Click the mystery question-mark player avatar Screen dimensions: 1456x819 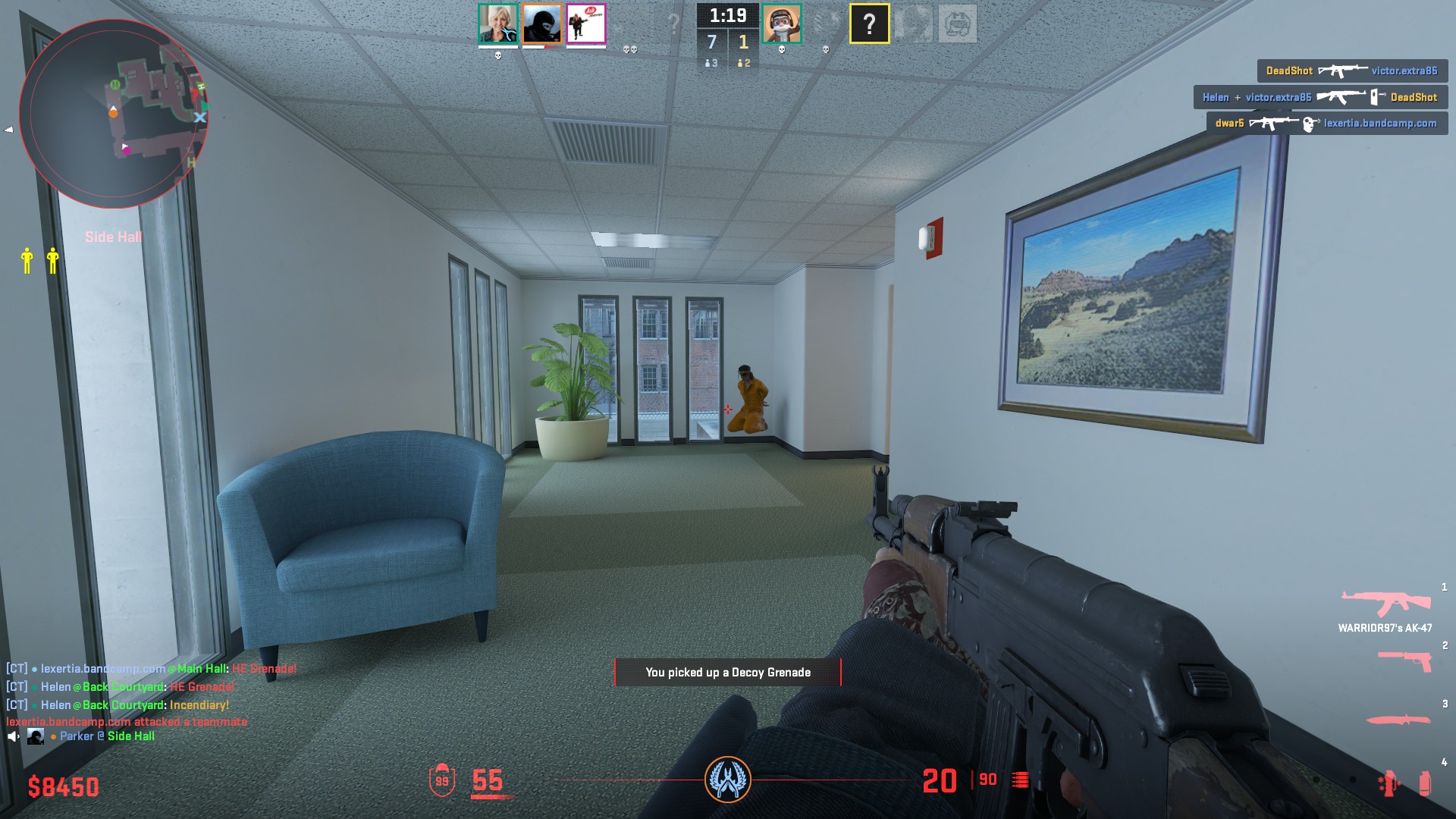[x=869, y=22]
